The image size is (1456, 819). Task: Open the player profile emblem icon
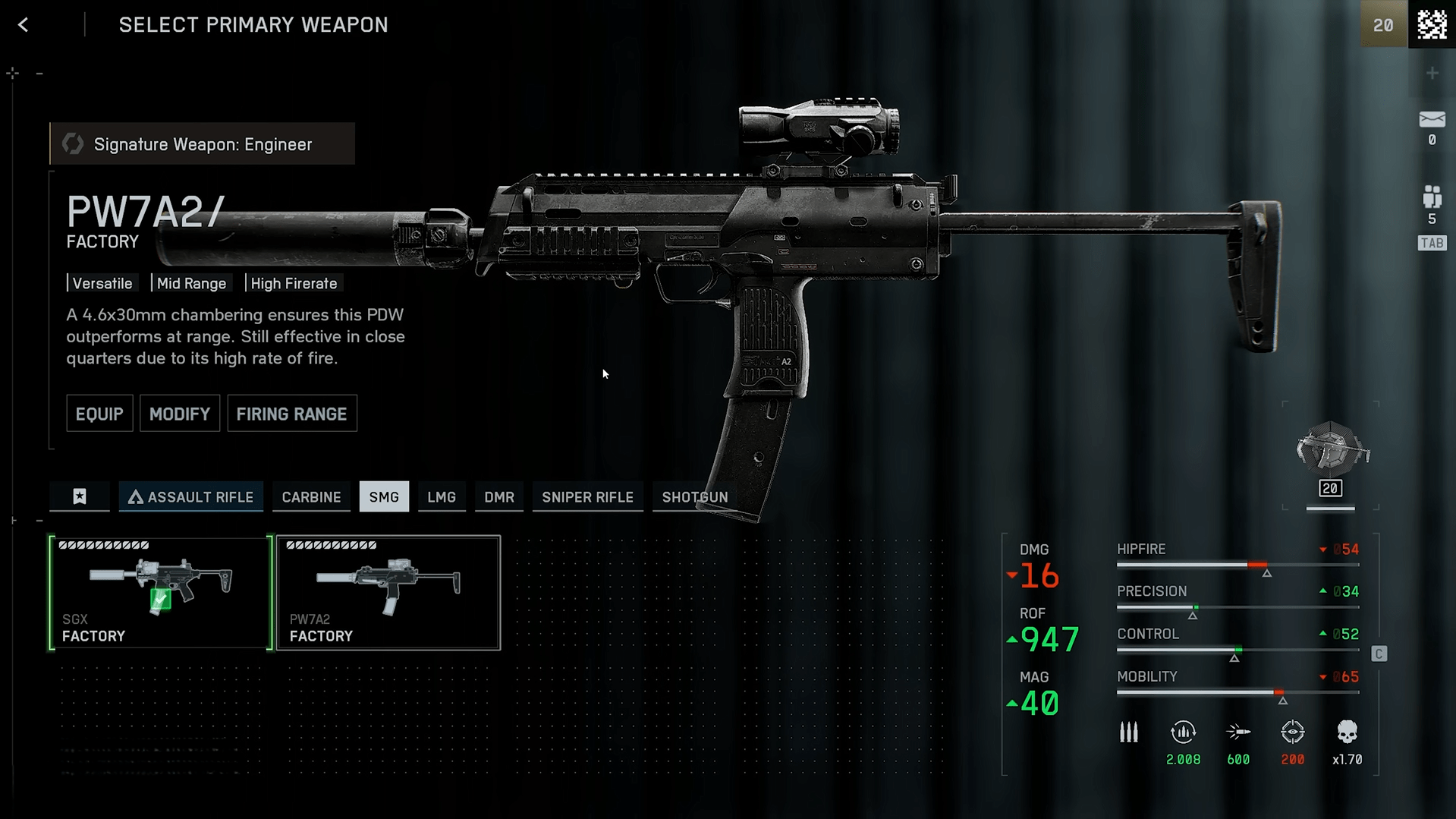[1432, 25]
